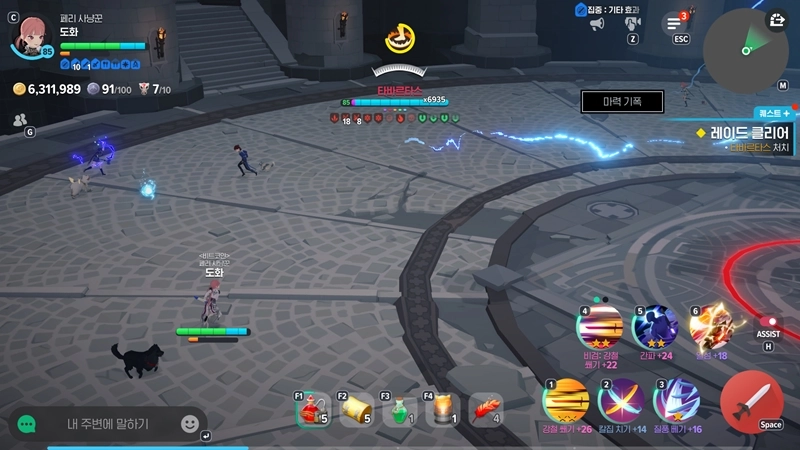Open the ESC main menu icon
This screenshot has width=800, height=450.
[675, 24]
